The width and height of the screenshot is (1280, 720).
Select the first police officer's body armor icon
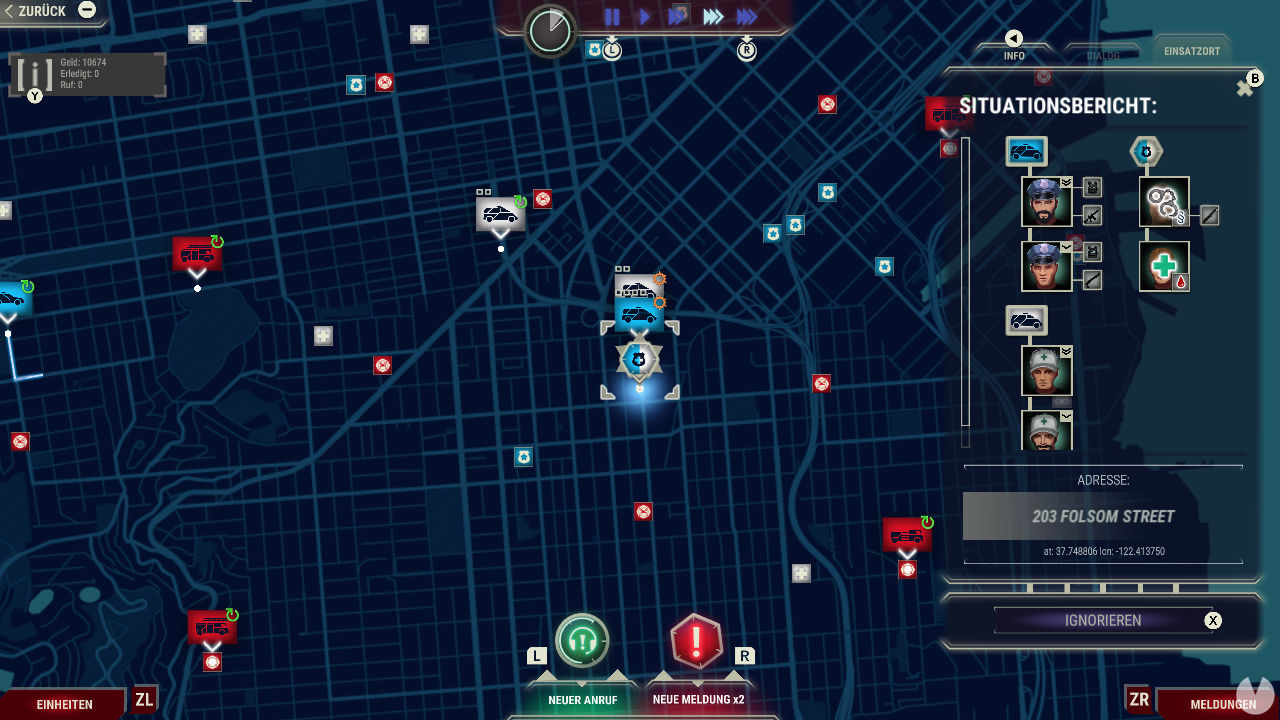pyautogui.click(x=1093, y=188)
